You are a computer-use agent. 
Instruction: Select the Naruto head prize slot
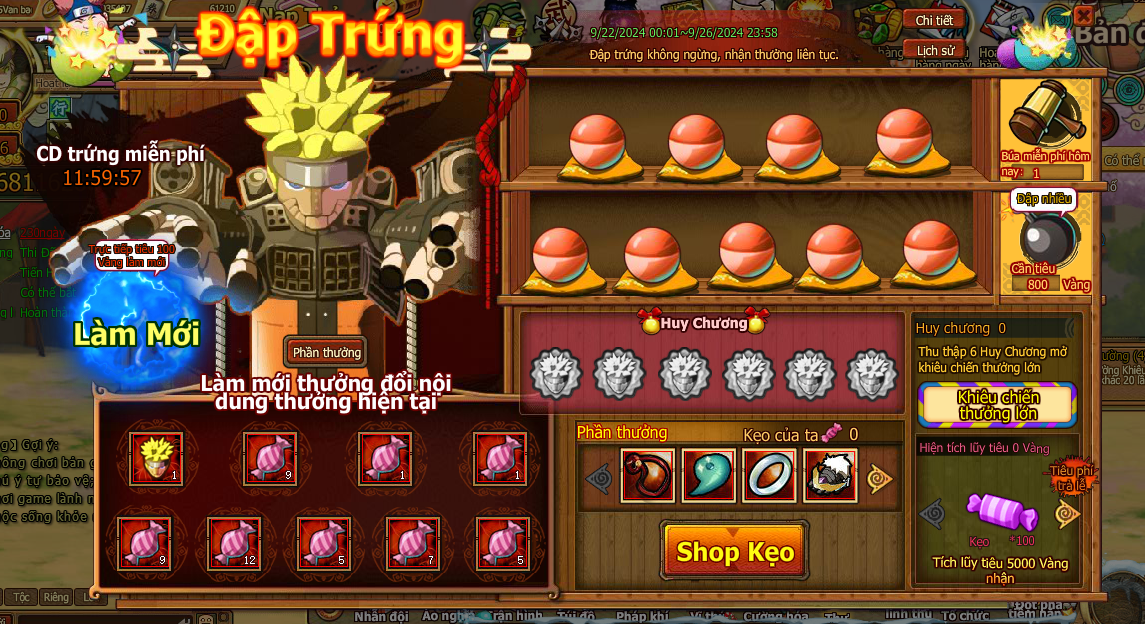(156, 458)
